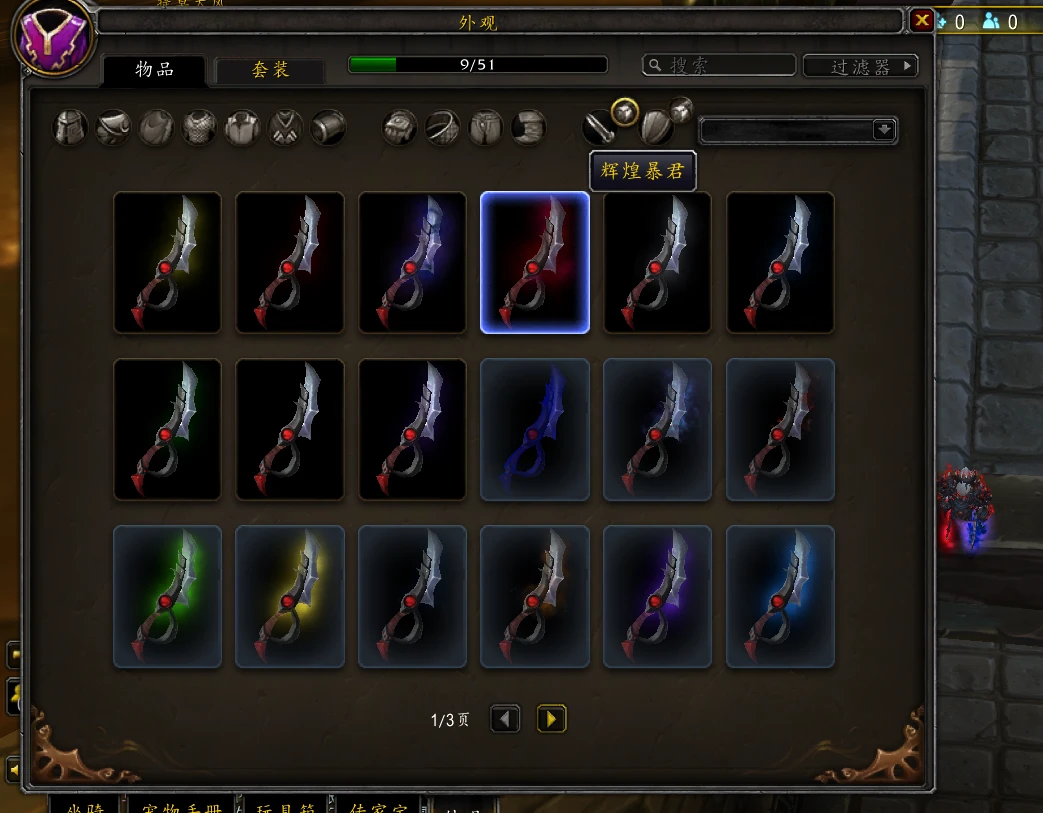Select the pants slot icon
The image size is (1043, 813).
485,128
